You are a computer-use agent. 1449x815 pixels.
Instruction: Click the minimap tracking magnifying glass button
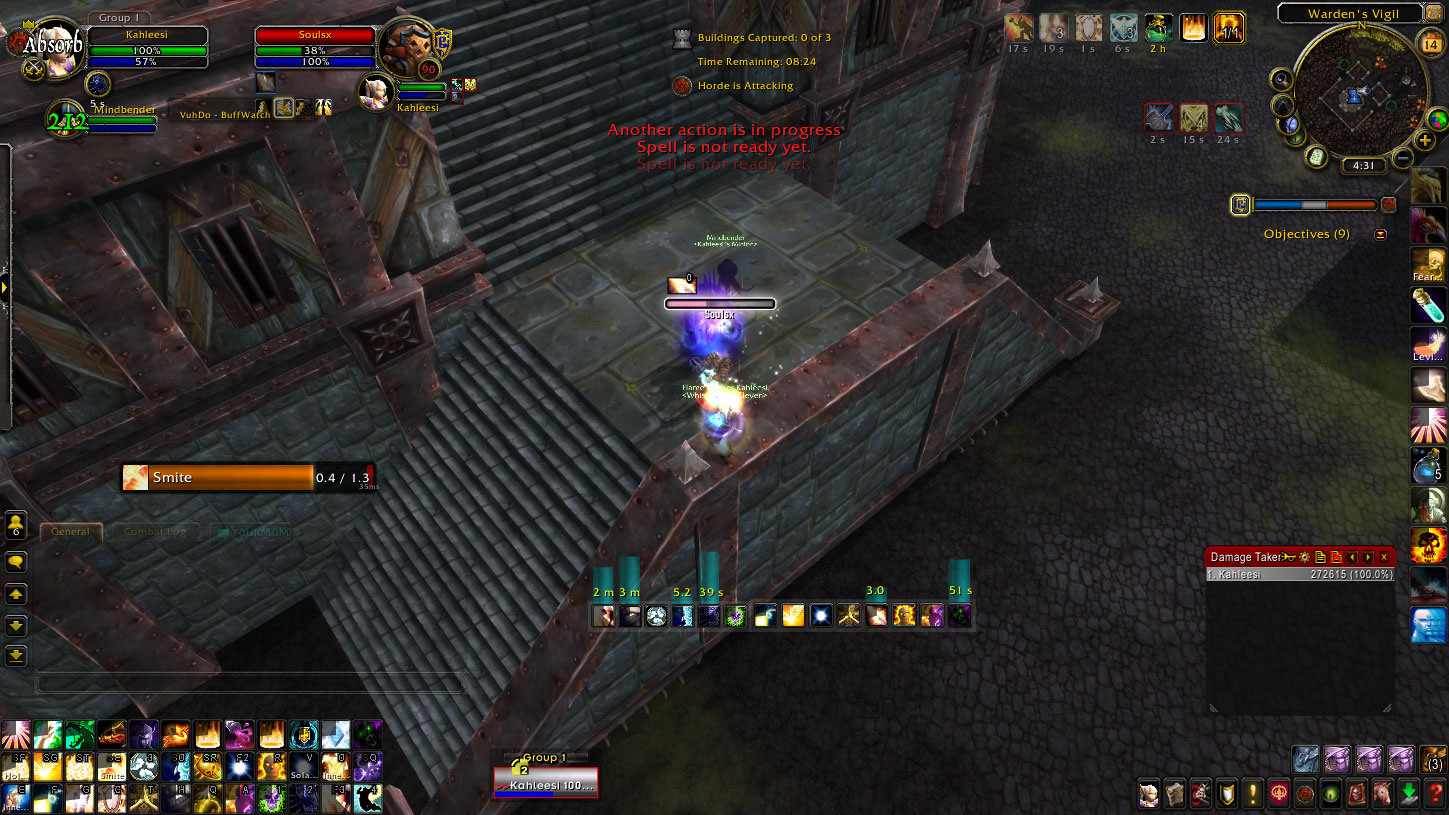pos(1281,79)
